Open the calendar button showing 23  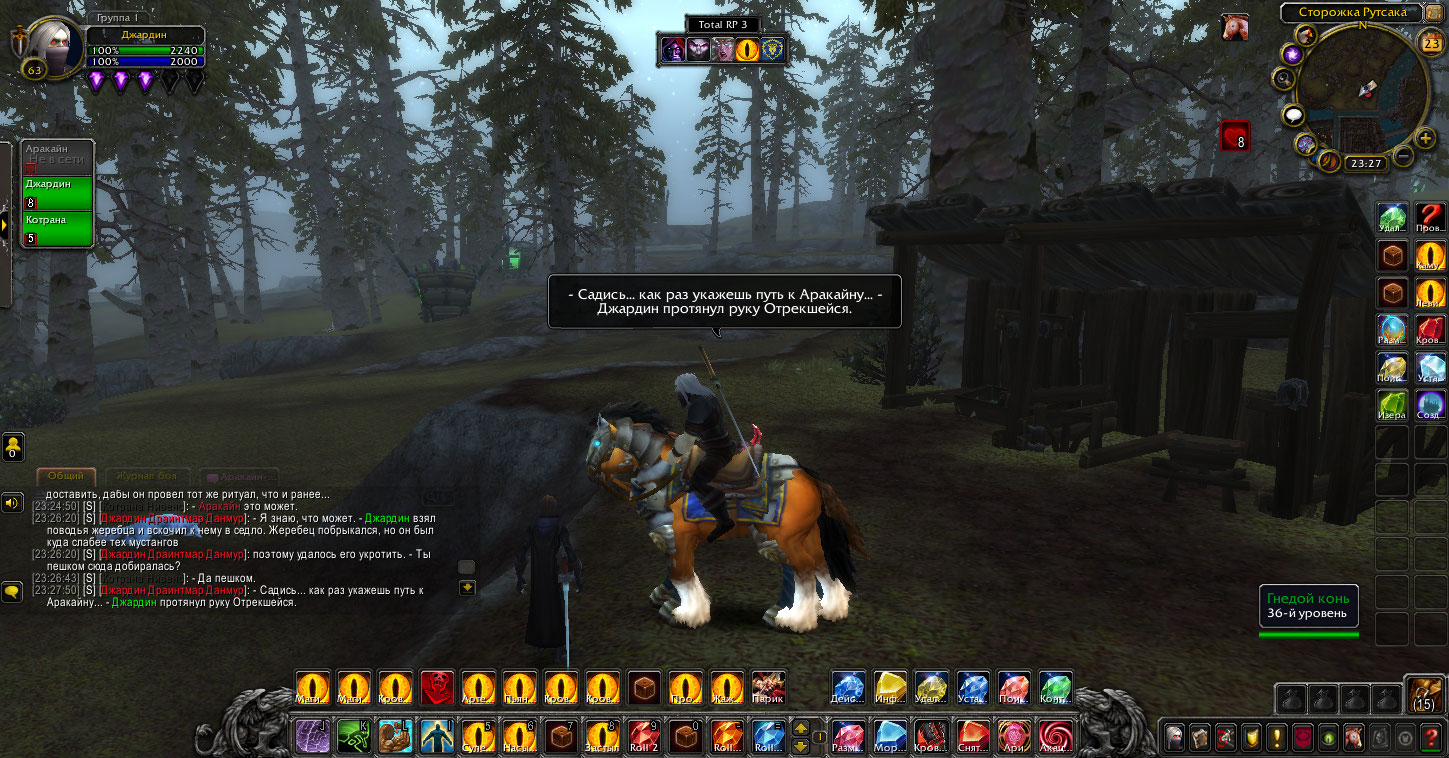click(1431, 42)
